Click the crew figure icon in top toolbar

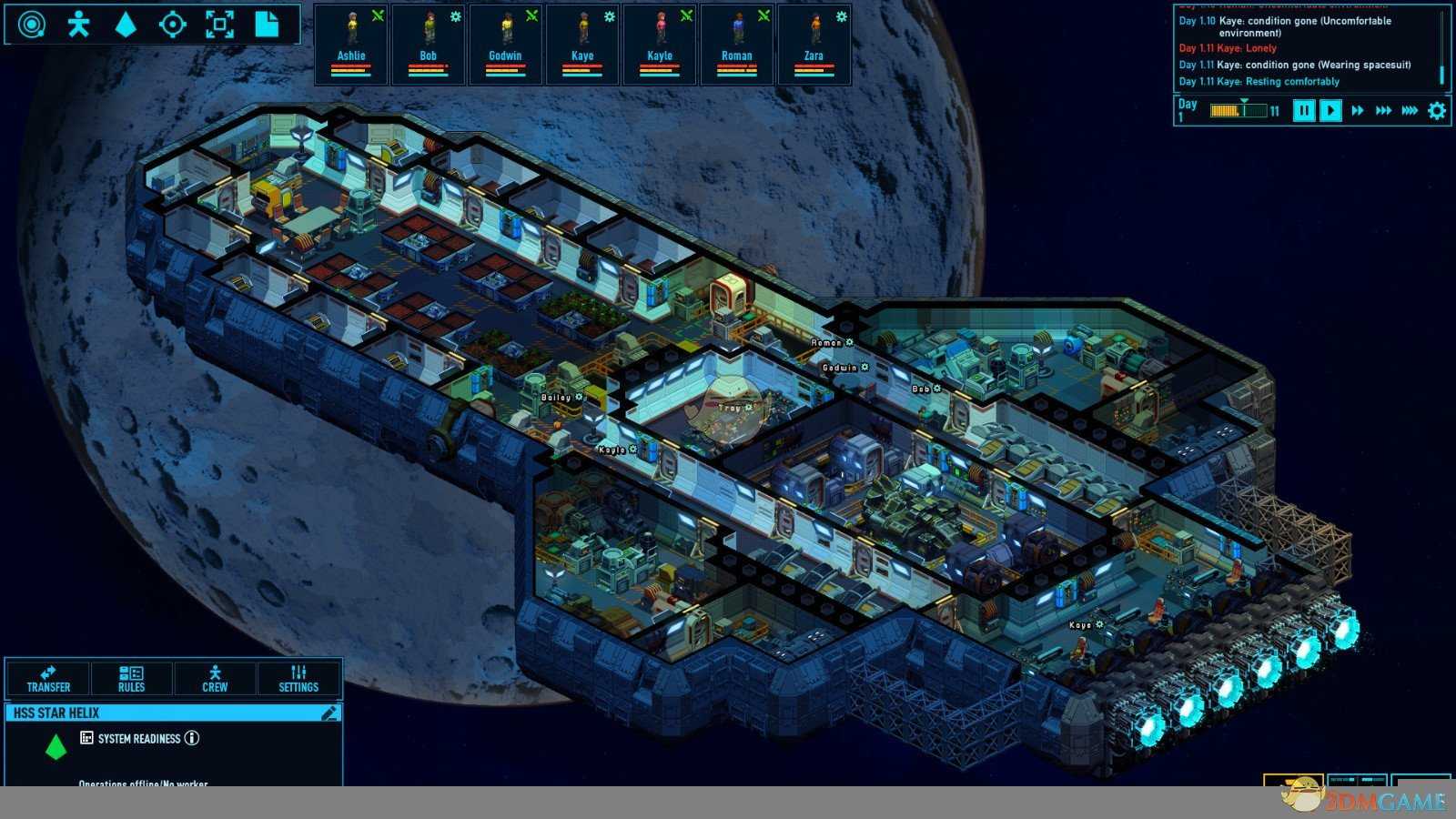click(x=79, y=25)
